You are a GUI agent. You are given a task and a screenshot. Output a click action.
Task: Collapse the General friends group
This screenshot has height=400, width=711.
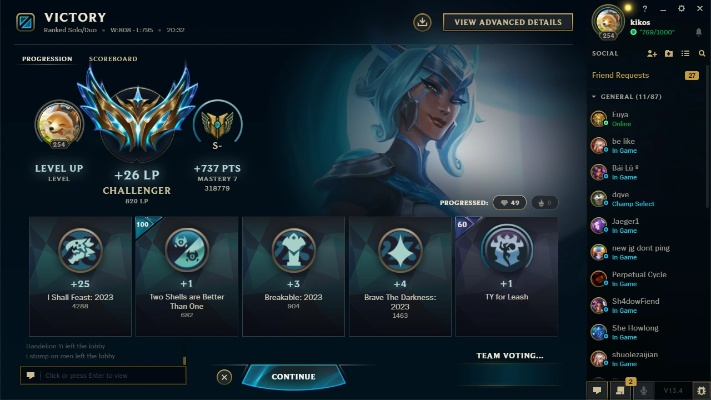(596, 97)
